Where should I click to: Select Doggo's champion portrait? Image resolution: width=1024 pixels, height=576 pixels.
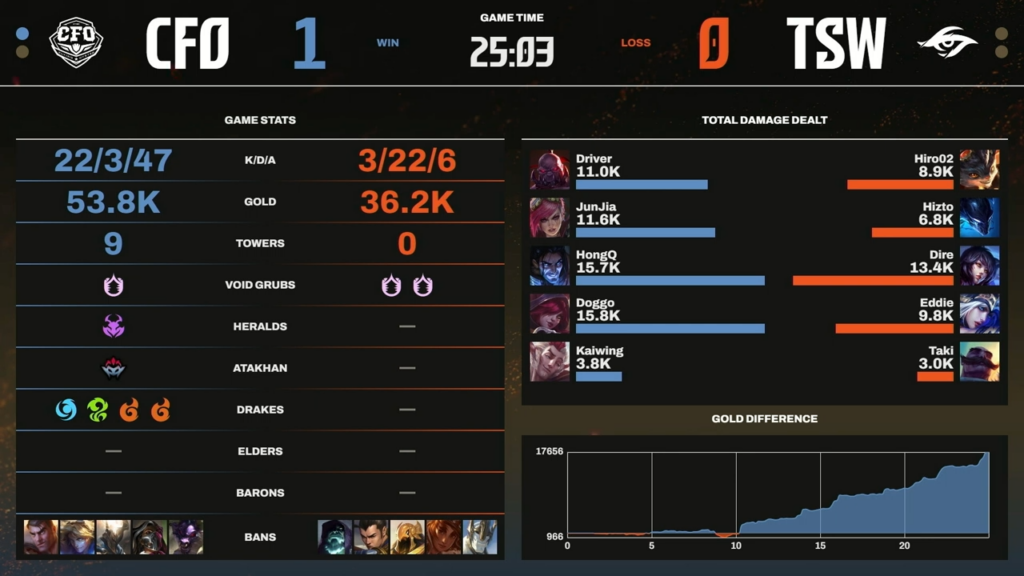[549, 314]
